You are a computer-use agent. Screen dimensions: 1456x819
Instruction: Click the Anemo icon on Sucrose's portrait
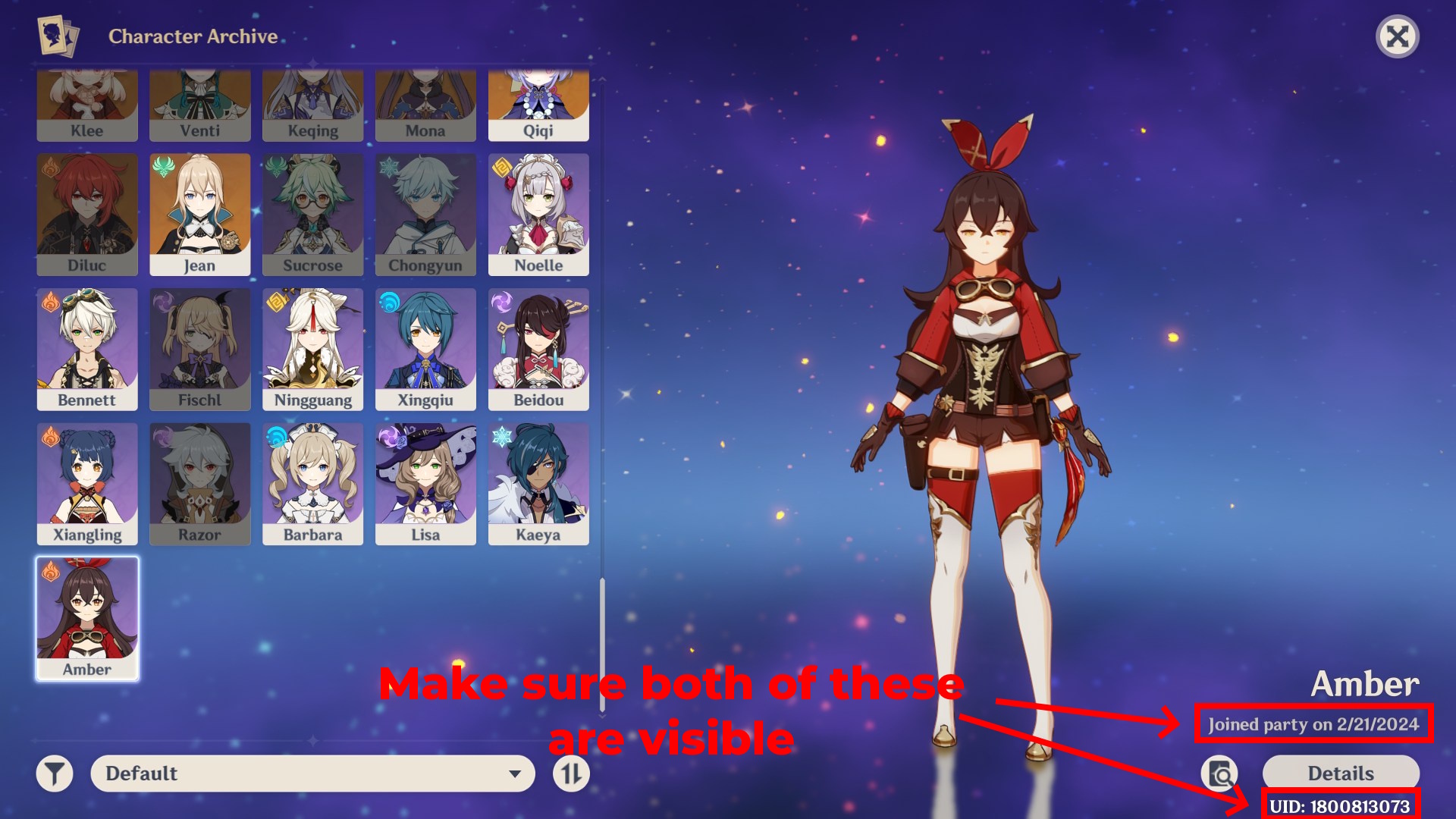point(273,167)
